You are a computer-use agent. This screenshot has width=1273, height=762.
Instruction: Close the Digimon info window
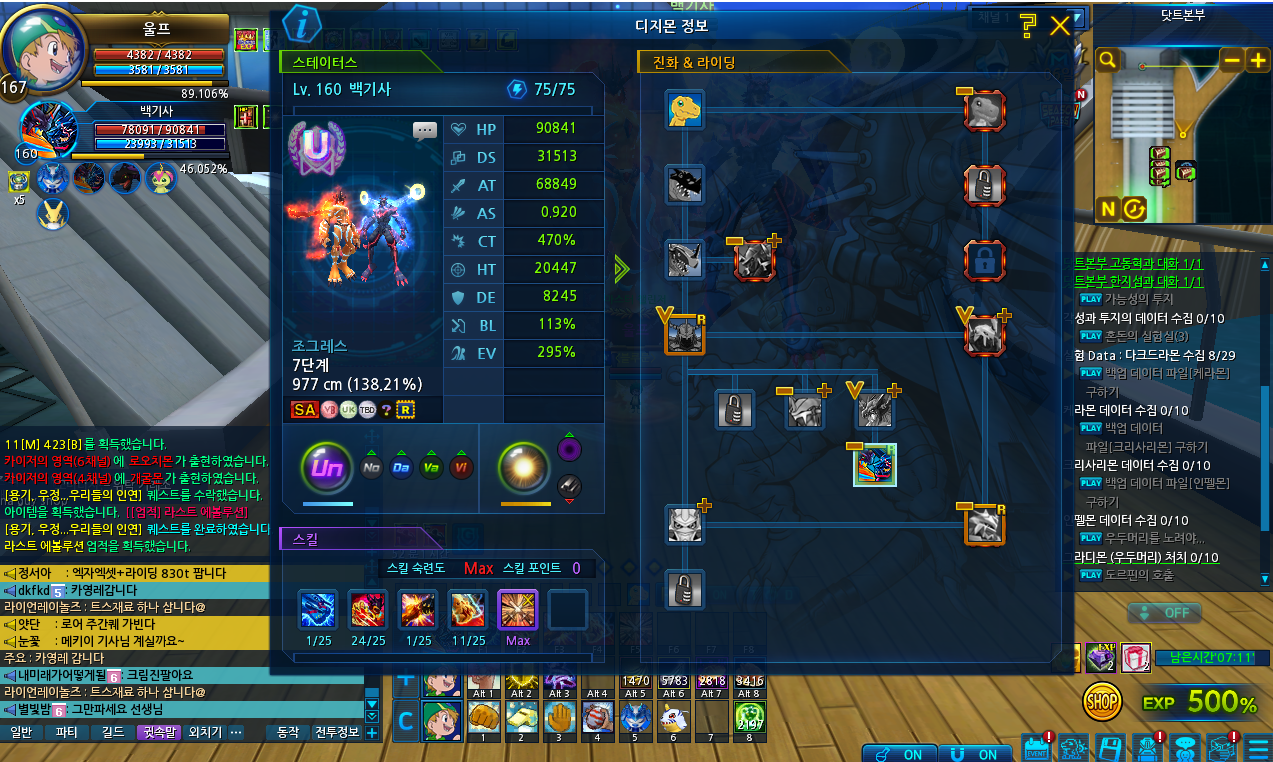point(1060,26)
